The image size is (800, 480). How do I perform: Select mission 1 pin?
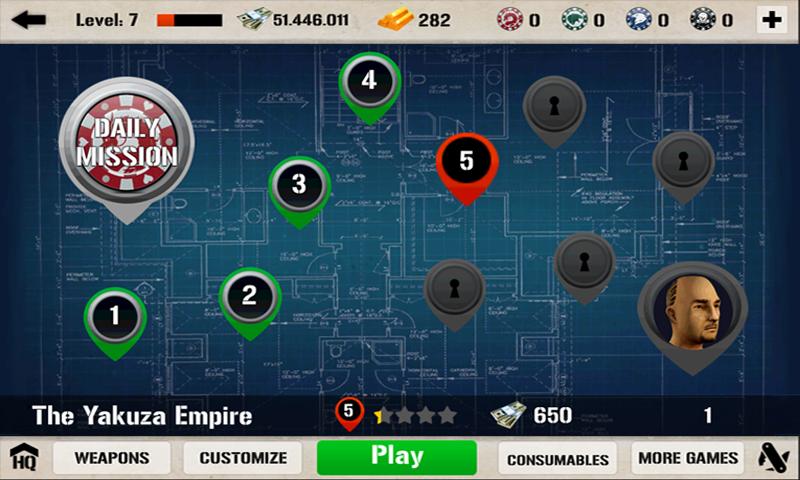[115, 317]
